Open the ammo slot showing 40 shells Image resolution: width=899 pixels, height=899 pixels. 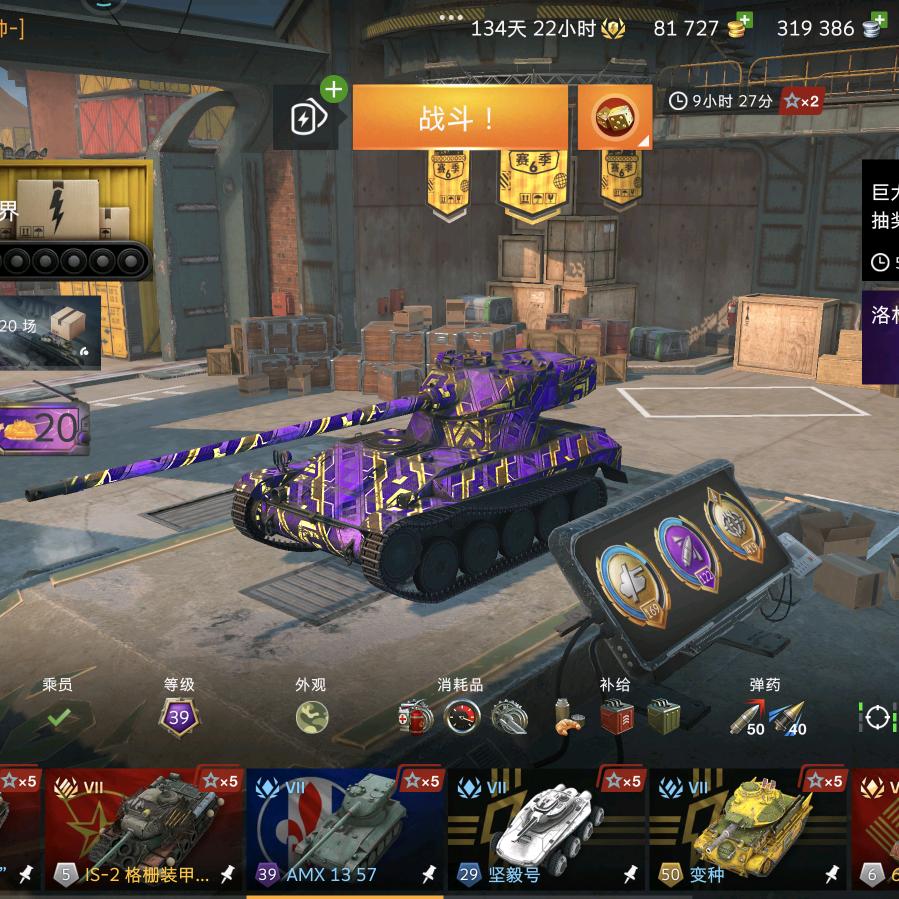click(789, 717)
